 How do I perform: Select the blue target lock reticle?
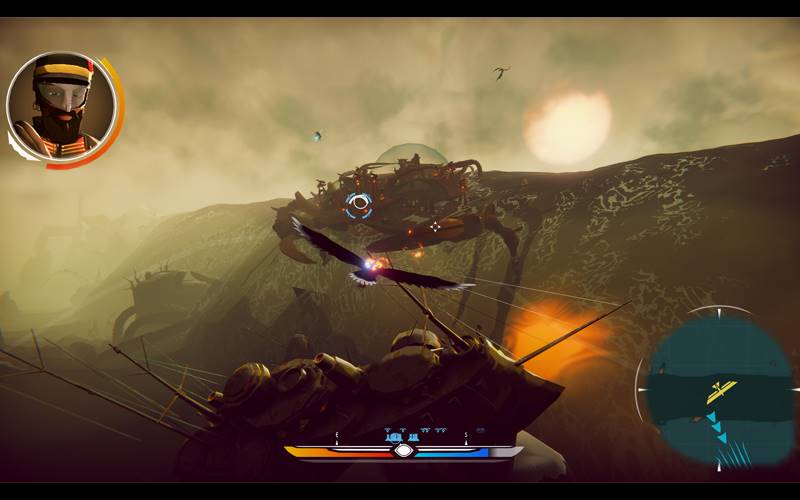coord(358,206)
